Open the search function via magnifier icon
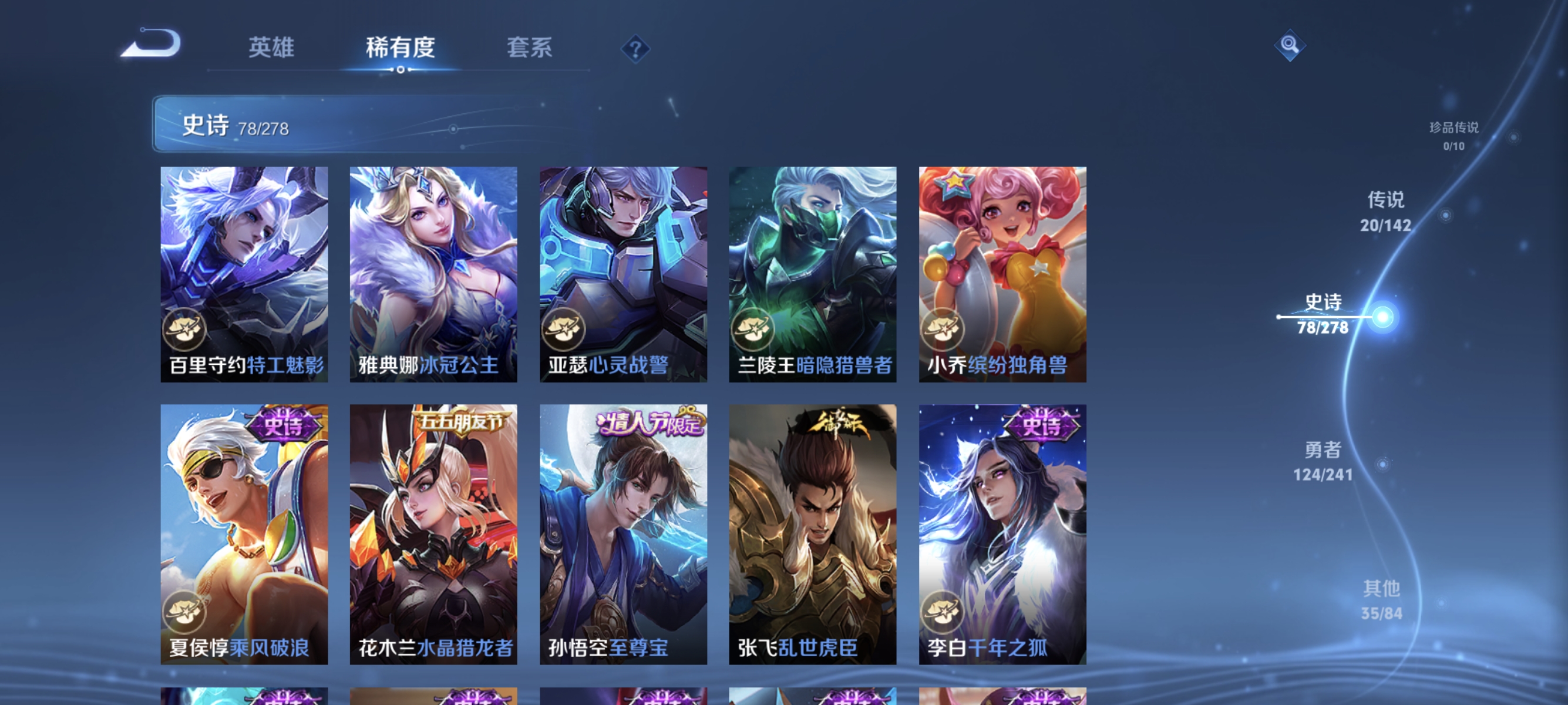The height and width of the screenshot is (705, 1568). pyautogui.click(x=1290, y=44)
